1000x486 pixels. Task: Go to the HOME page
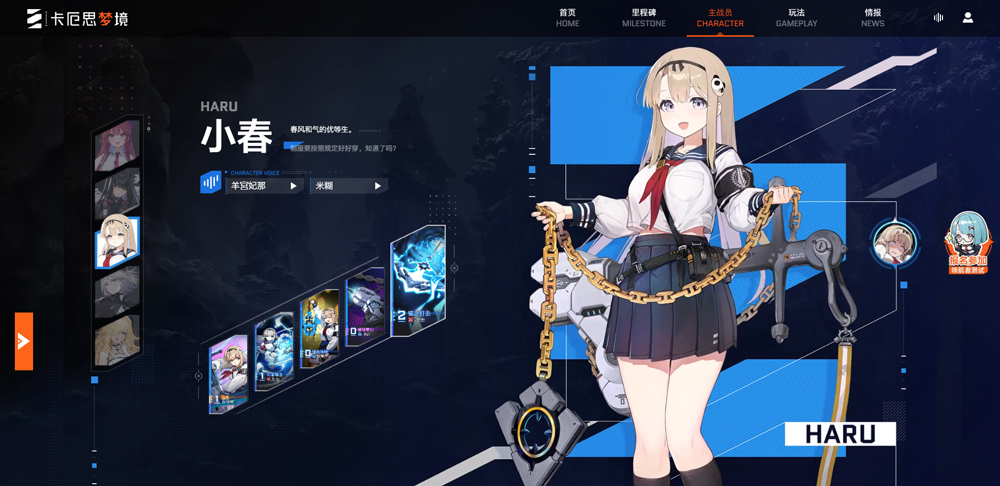(x=567, y=18)
